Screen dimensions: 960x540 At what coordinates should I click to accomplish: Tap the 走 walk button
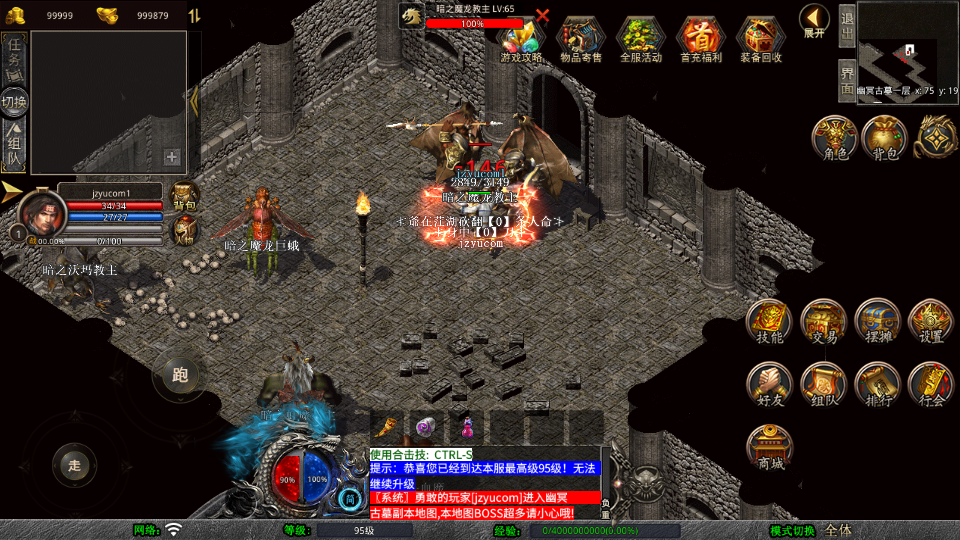pos(74,464)
